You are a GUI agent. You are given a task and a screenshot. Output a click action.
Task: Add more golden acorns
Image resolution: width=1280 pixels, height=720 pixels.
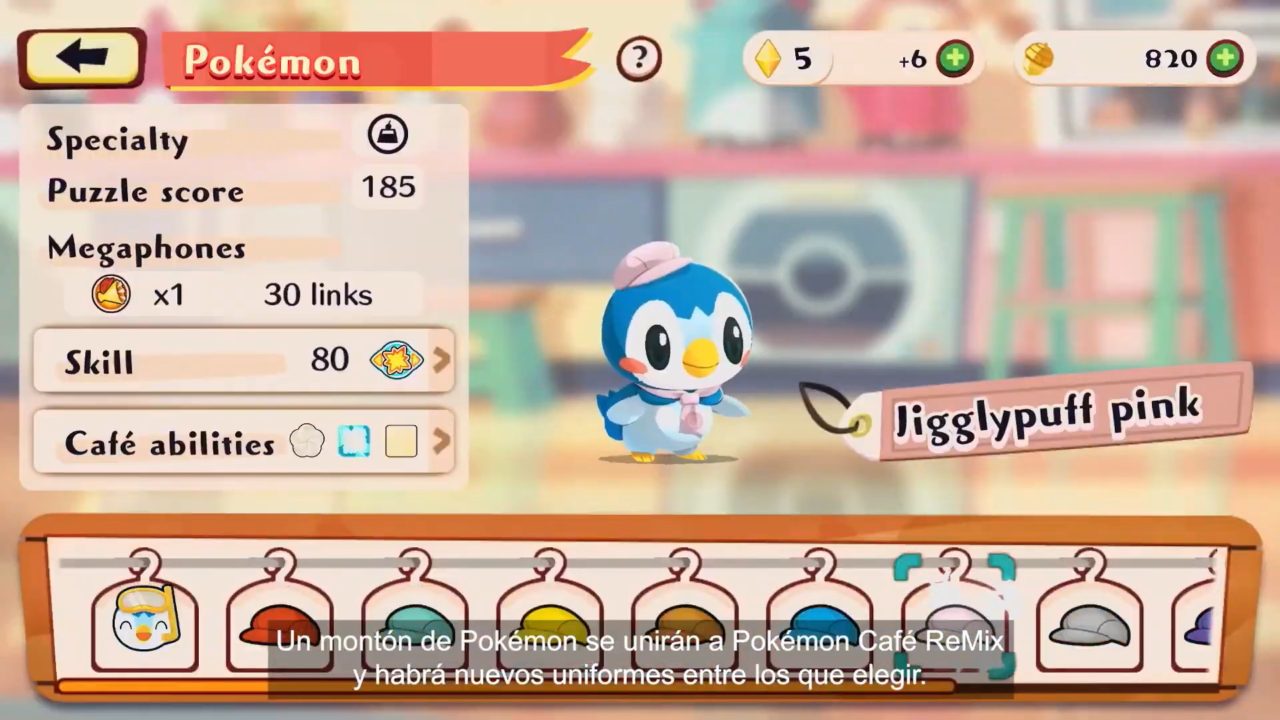tap(1224, 58)
